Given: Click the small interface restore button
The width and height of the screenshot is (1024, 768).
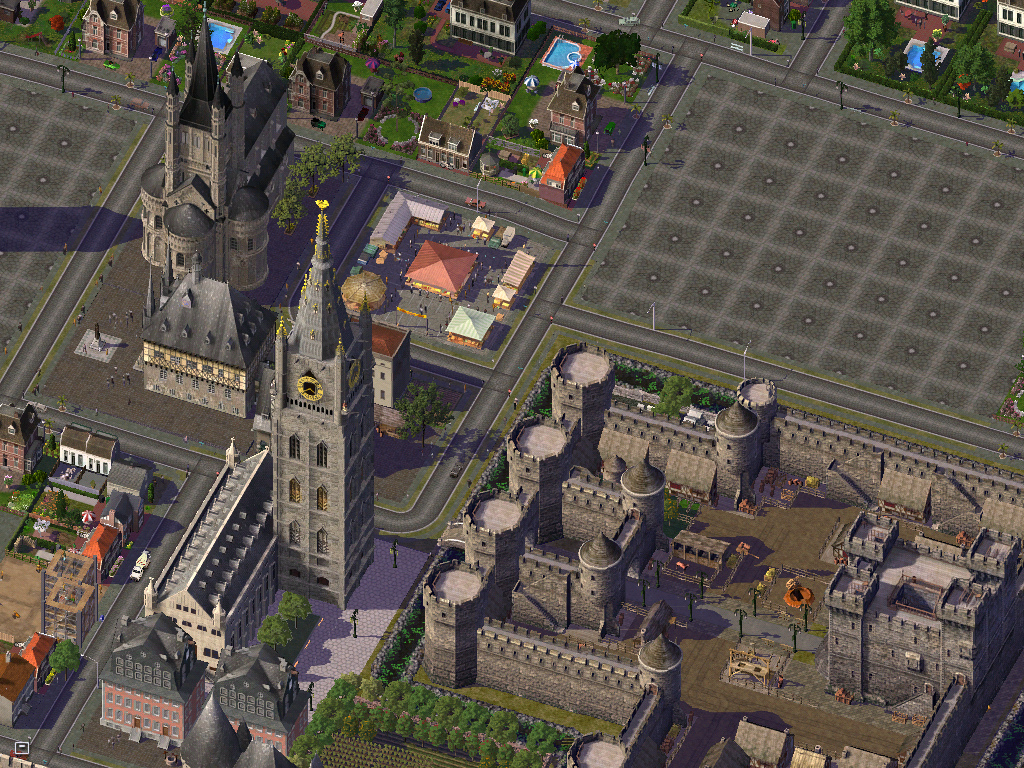Looking at the screenshot, I should pos(22,747).
